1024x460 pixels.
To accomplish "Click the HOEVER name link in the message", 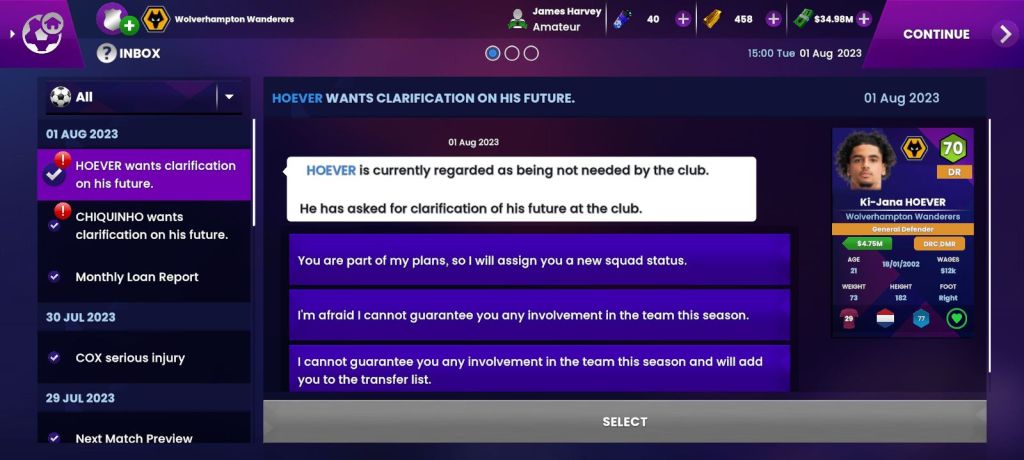I will point(331,170).
